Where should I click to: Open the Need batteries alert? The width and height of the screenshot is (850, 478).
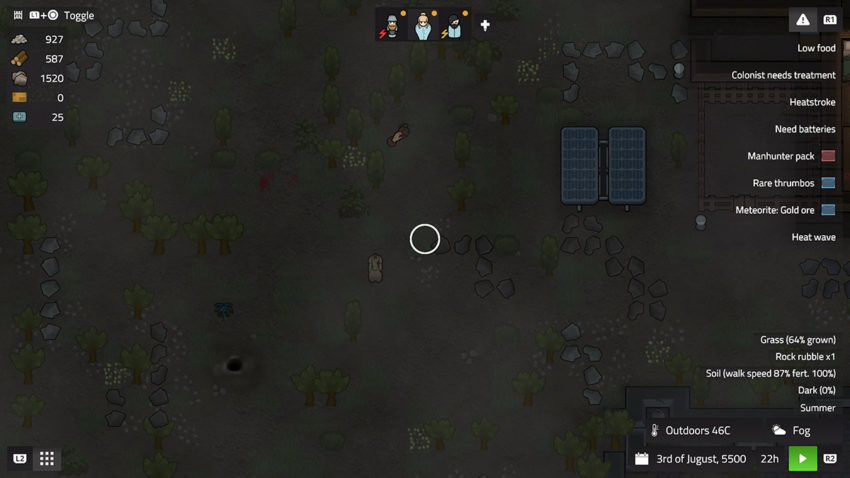click(x=804, y=129)
